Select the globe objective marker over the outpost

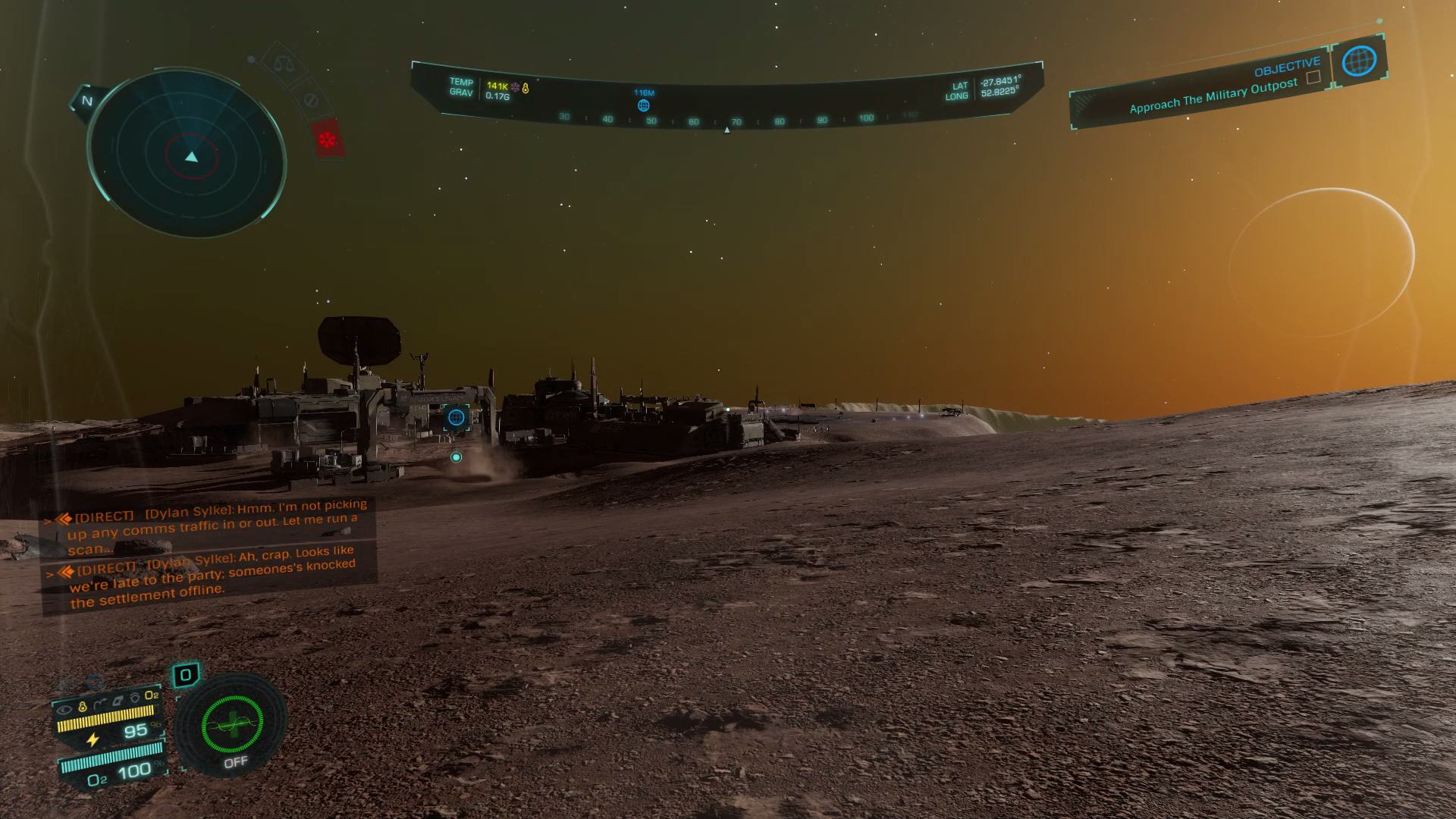pyautogui.click(x=456, y=417)
